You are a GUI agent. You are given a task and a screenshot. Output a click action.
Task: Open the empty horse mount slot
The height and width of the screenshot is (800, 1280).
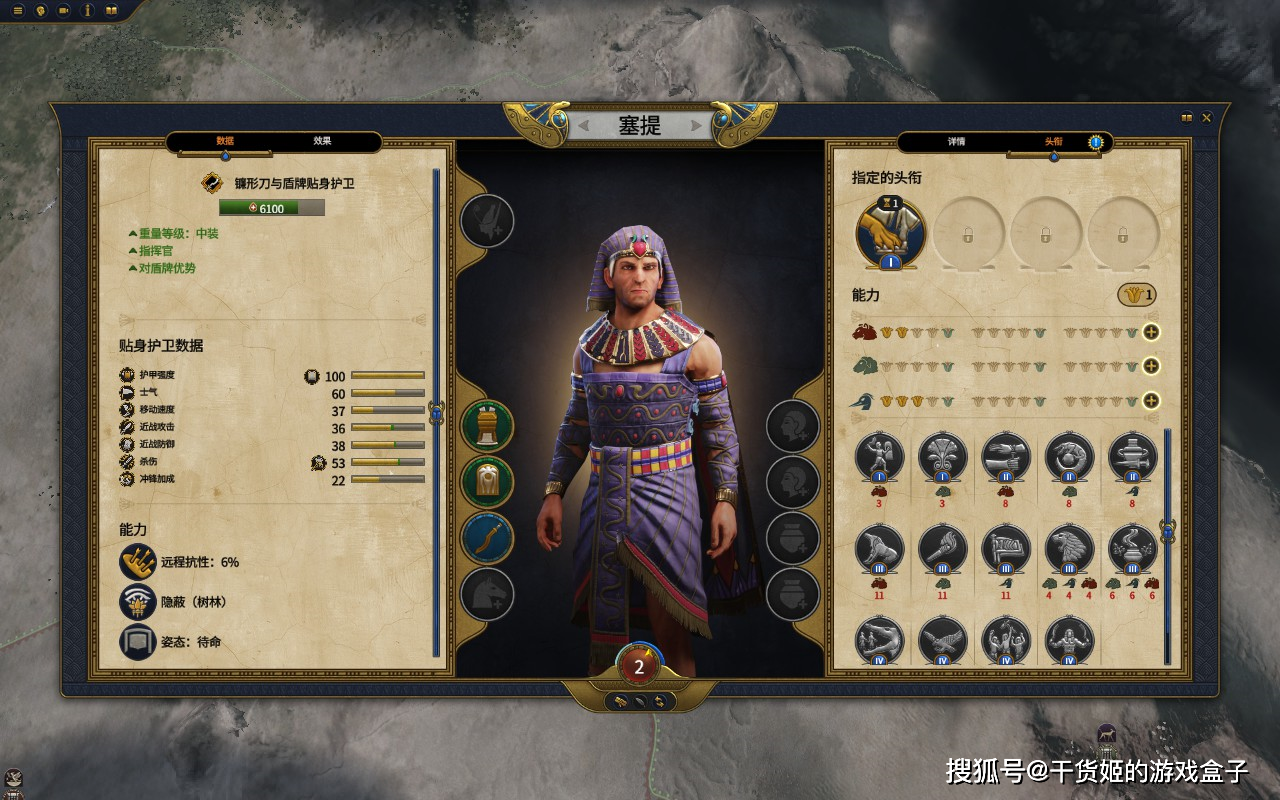487,594
